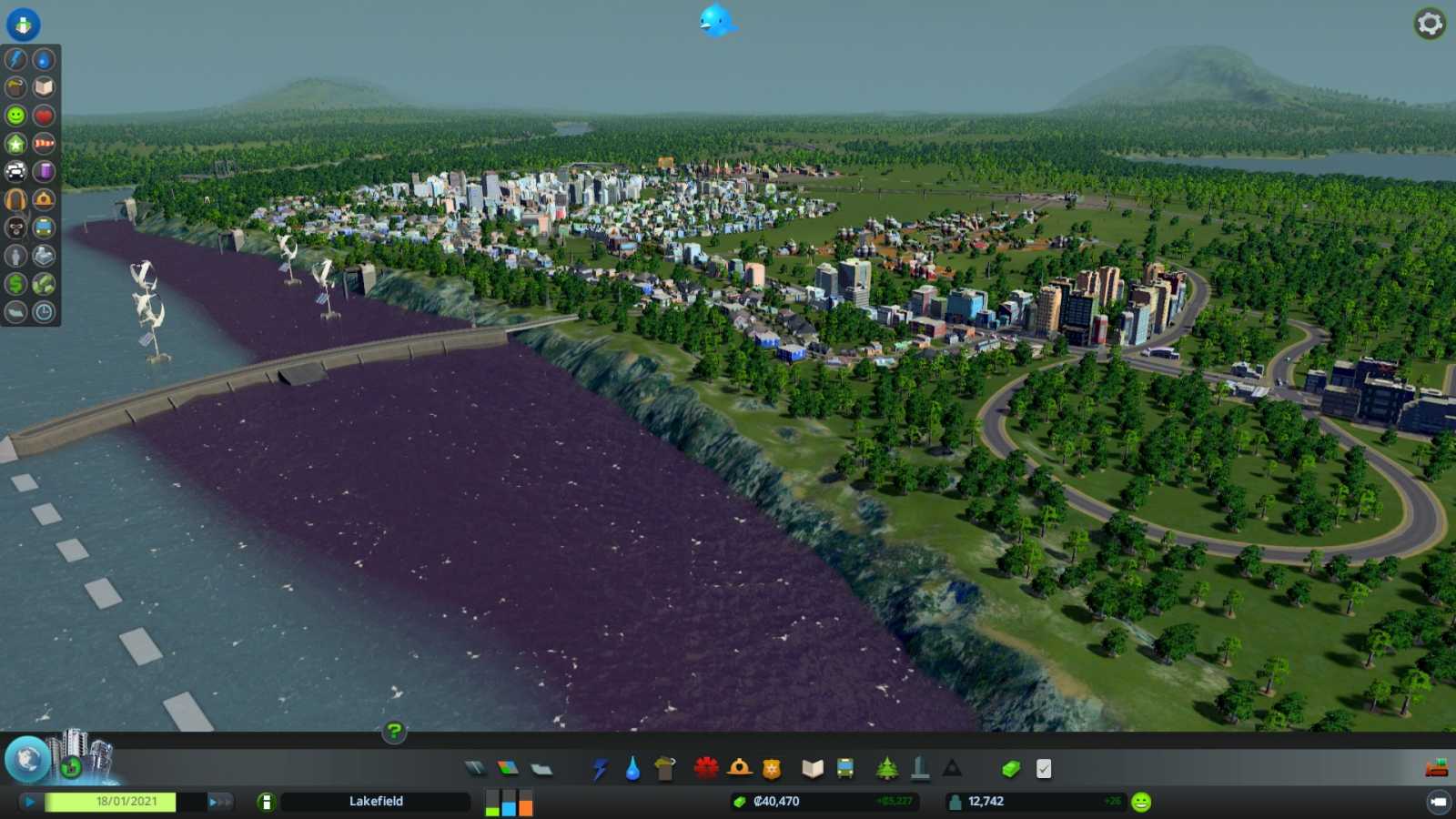Open the healthcare services menu
Screen dimensions: 1456x819
(x=706, y=769)
